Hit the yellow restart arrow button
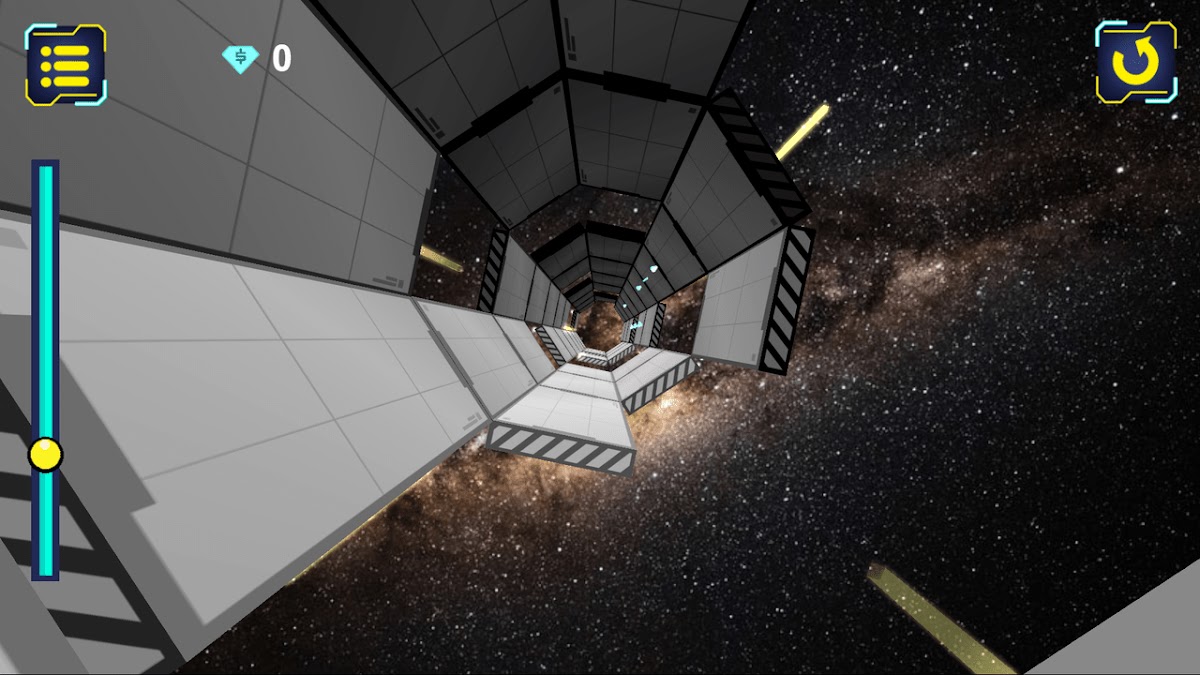This screenshot has width=1200, height=675. pos(1135,62)
